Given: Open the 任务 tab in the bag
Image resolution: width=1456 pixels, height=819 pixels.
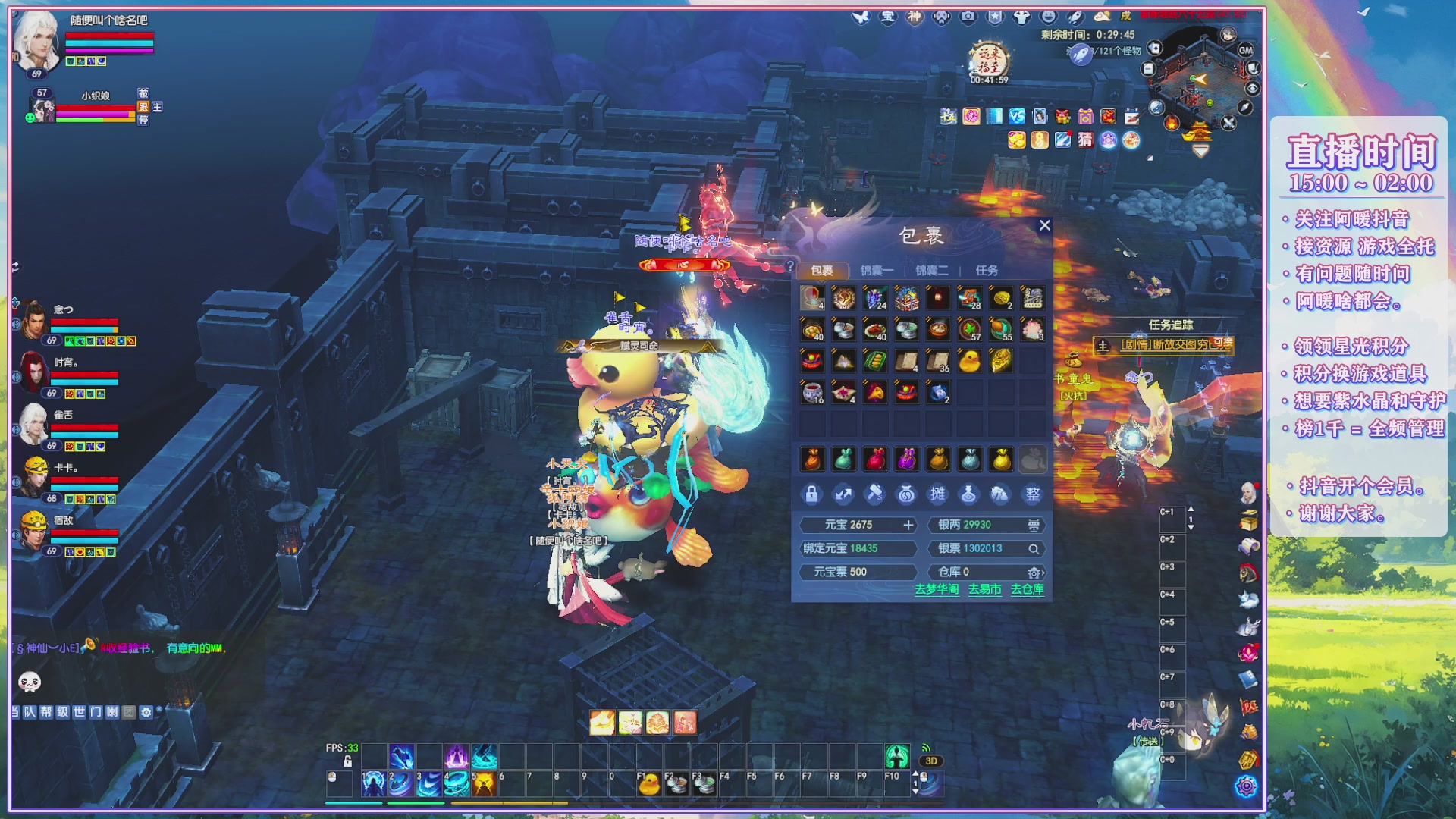Looking at the screenshot, I should (x=987, y=271).
